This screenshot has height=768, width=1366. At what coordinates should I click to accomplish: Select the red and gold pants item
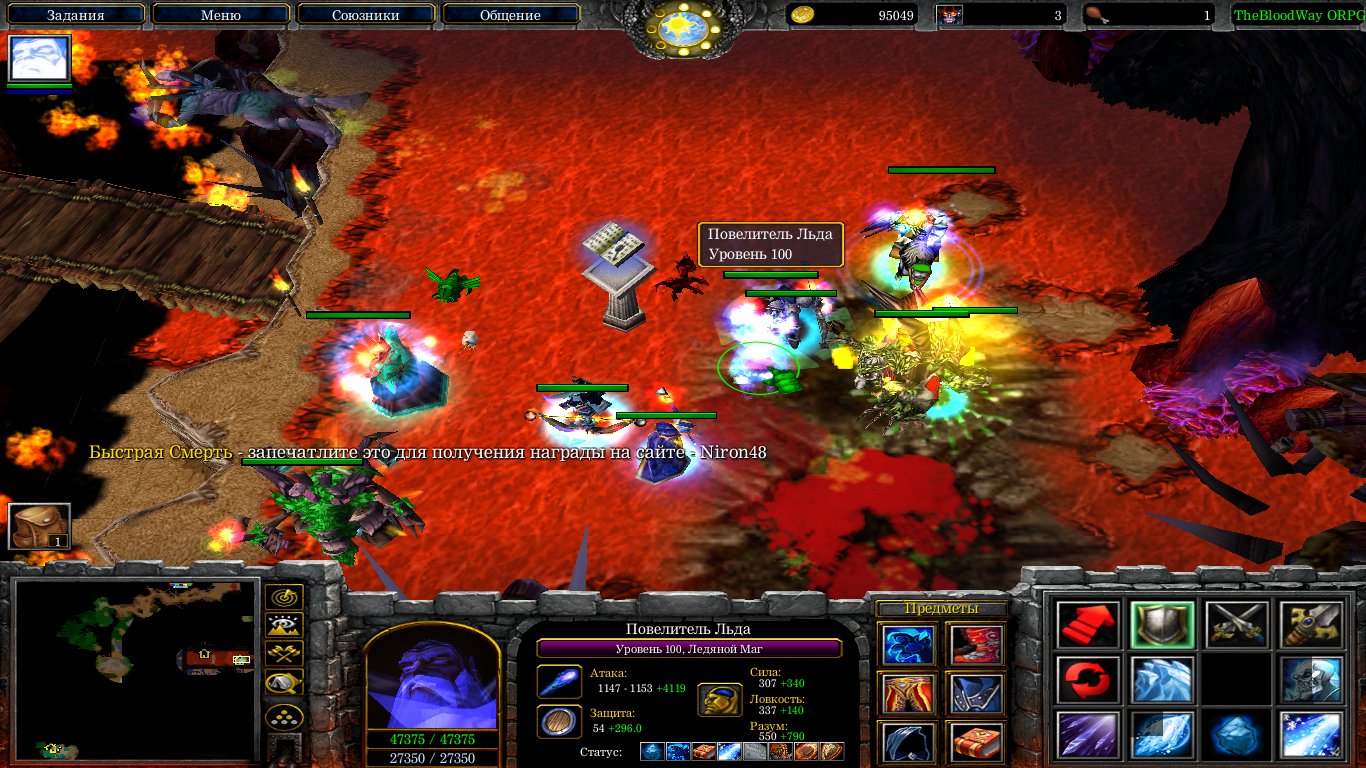coord(909,693)
